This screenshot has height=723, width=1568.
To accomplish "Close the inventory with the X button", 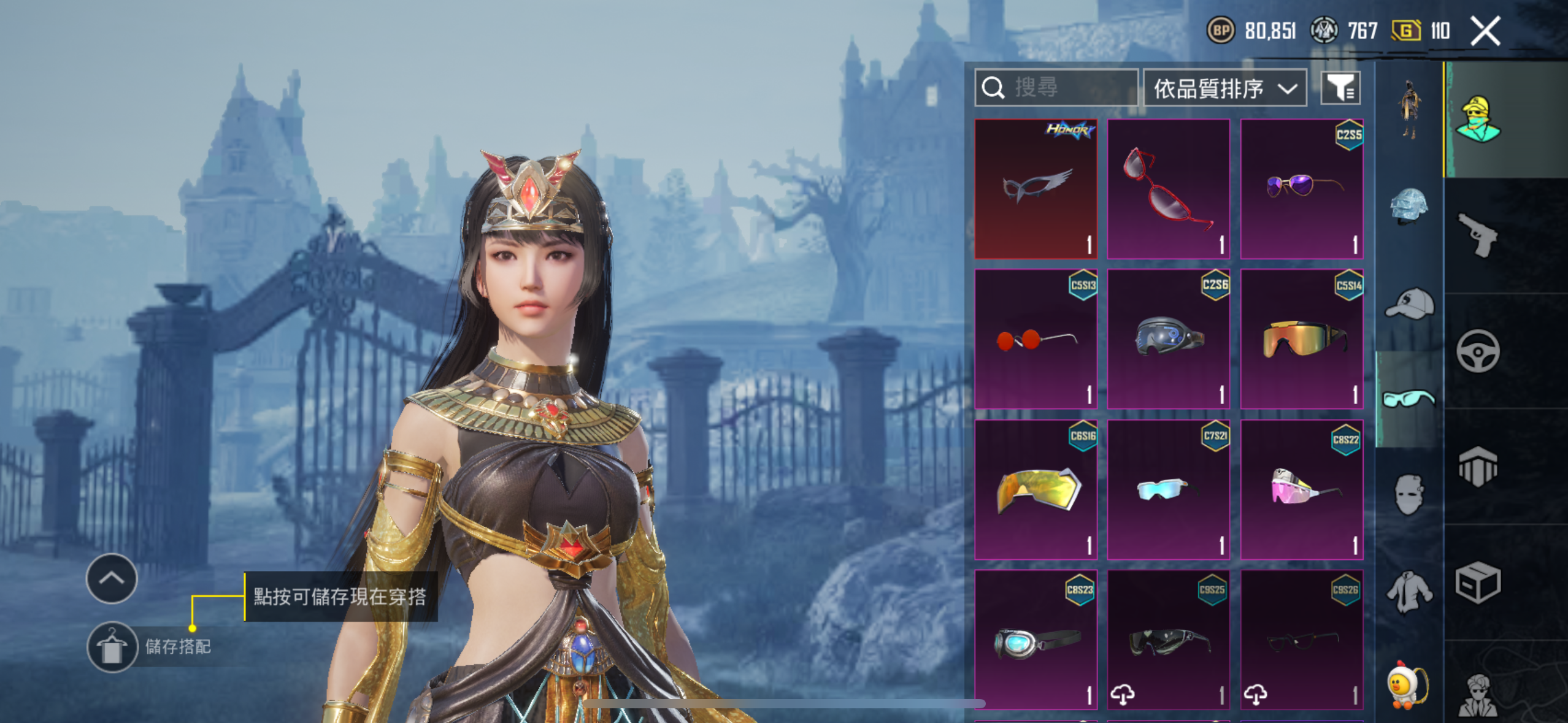I will click(1485, 31).
